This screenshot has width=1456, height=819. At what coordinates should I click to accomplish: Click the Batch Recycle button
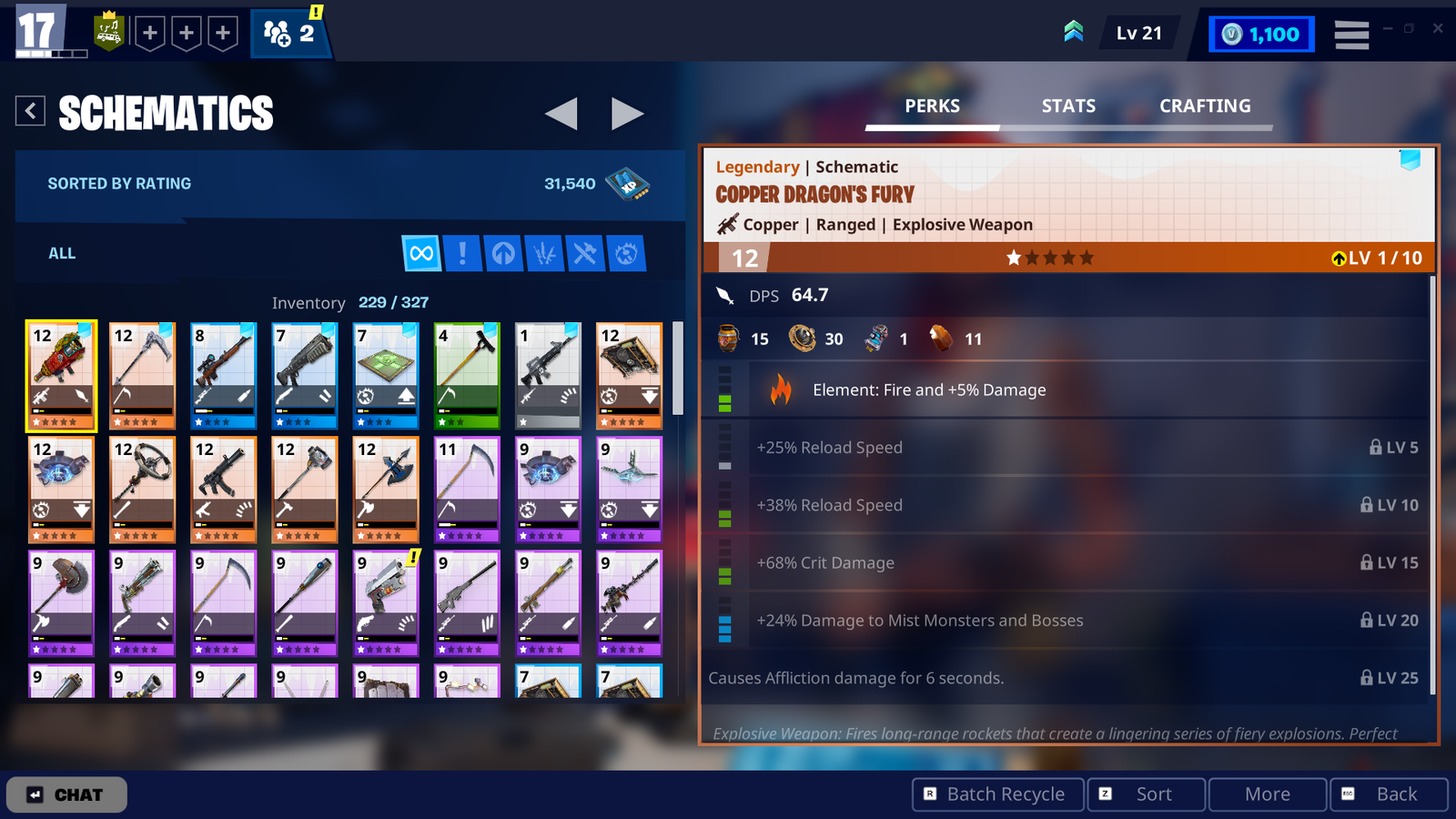(996, 794)
